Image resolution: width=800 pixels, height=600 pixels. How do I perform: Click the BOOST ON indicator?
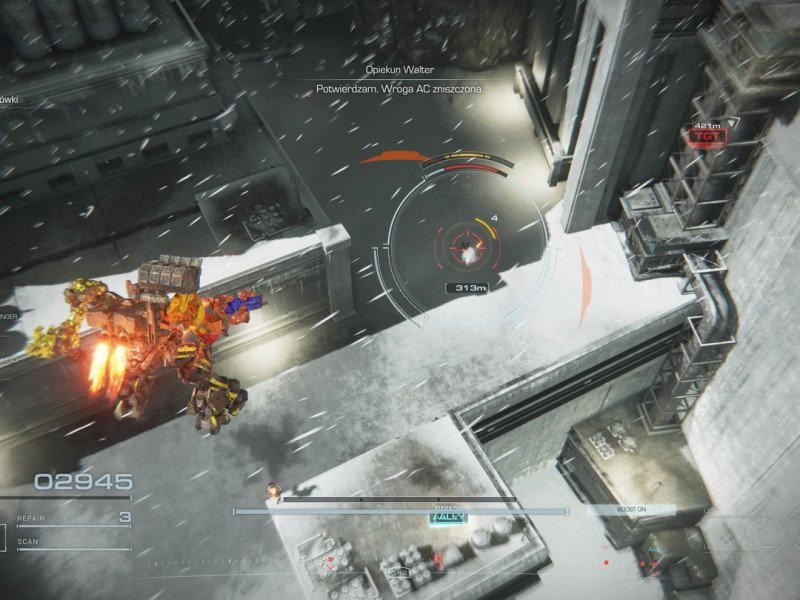(x=631, y=510)
